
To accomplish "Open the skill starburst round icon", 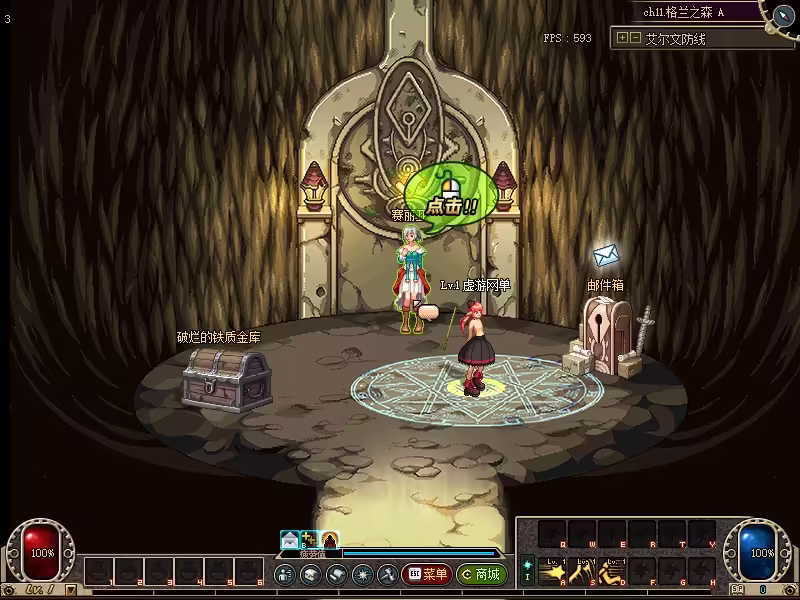I will [362, 574].
